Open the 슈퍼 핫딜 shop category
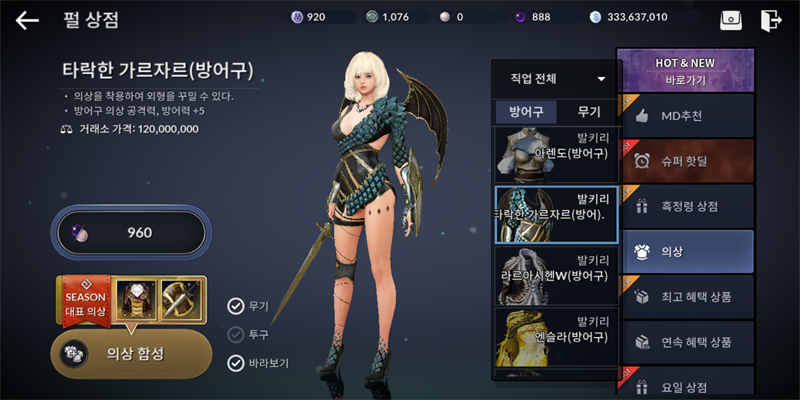Screen dimensions: 800x400 (x=687, y=161)
